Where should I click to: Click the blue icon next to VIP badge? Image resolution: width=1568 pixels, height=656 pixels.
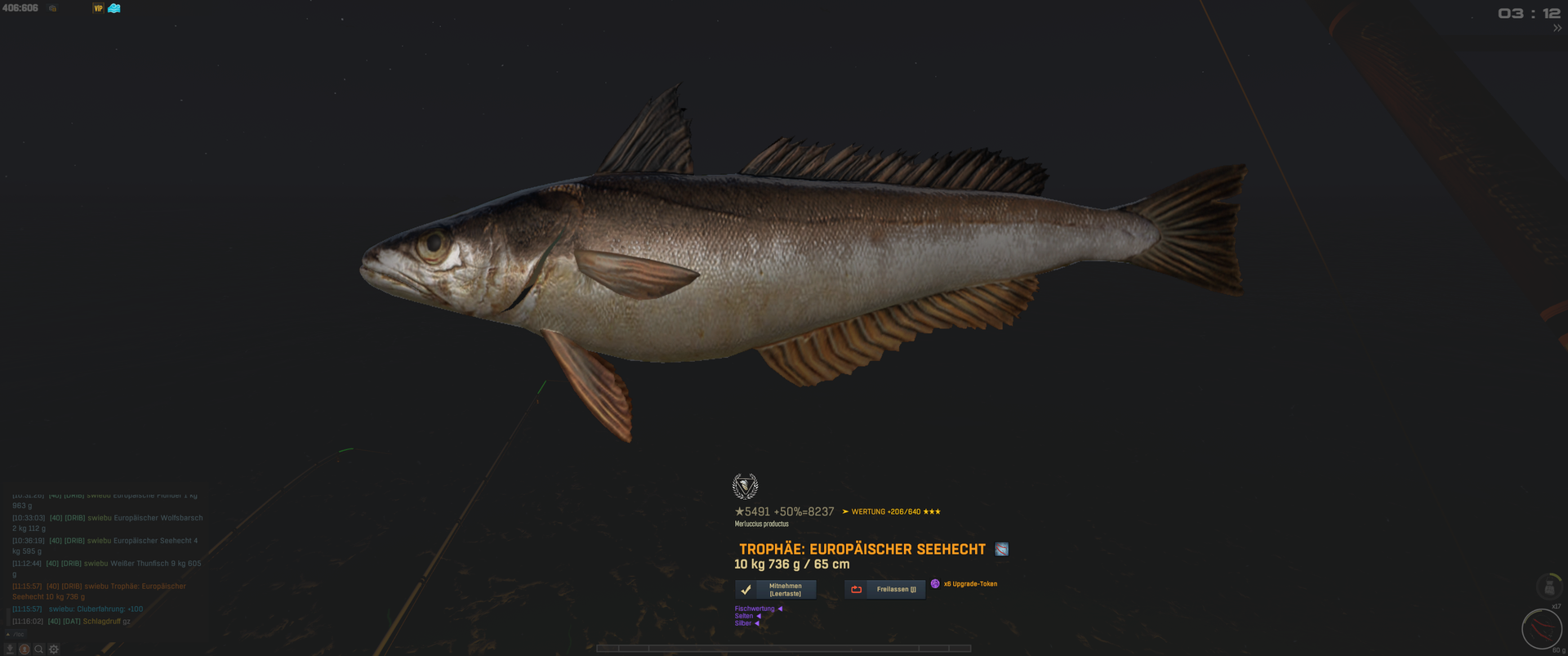114,8
